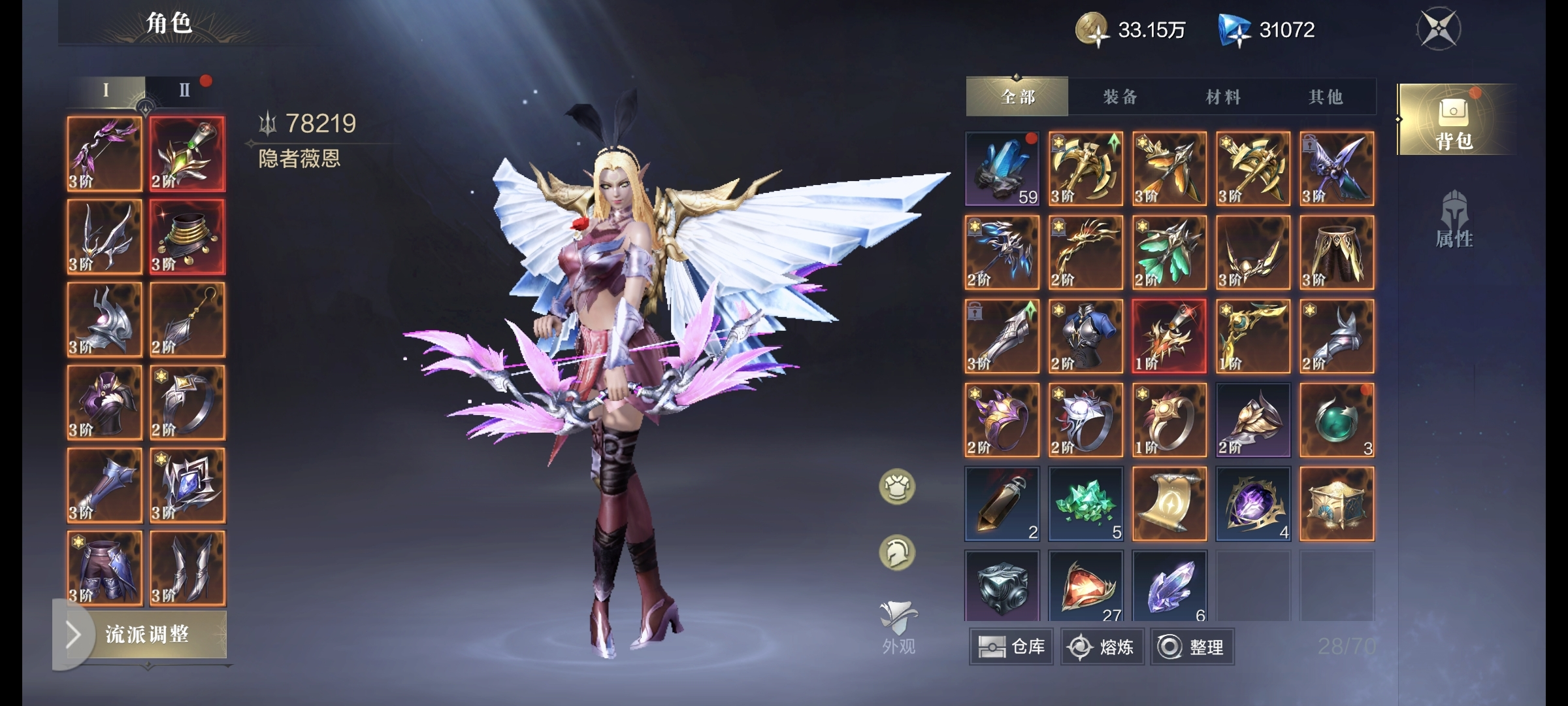Viewport: 1568px width, 706px height.
Task: Select the equipped gold stacked necklace slot
Action: (188, 237)
